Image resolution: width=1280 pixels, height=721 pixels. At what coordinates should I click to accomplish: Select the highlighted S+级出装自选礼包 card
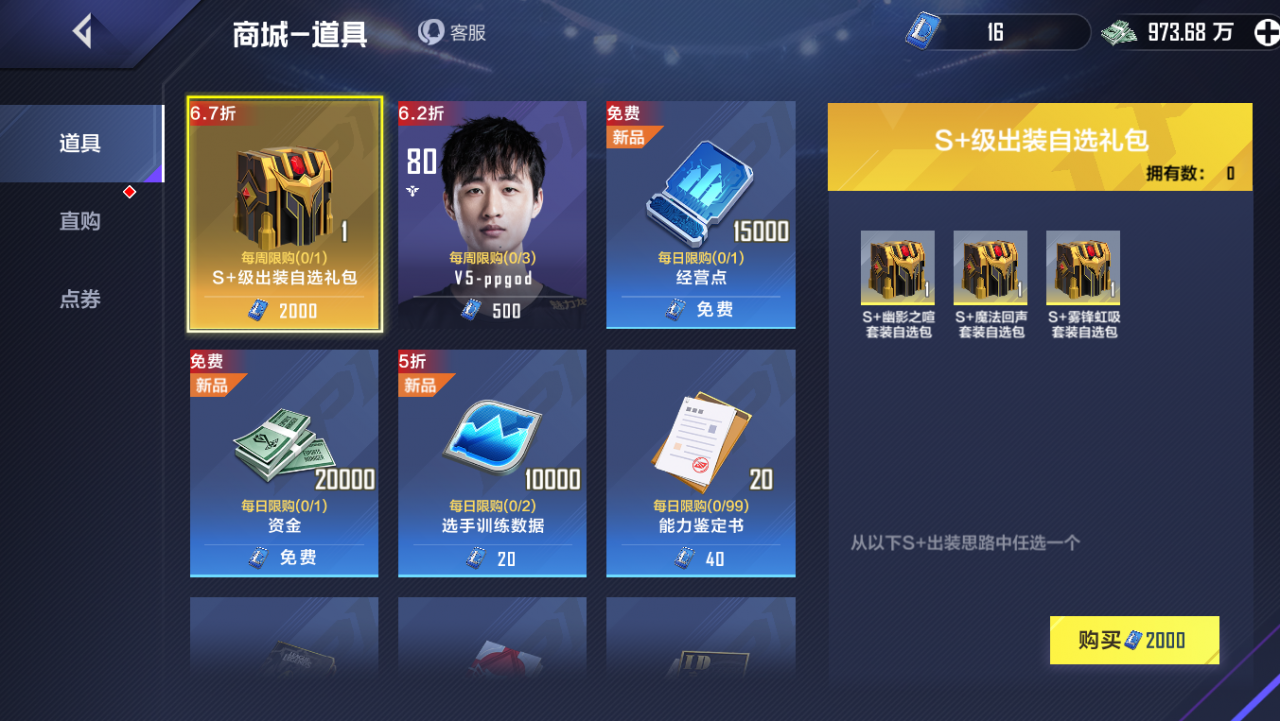pyautogui.click(x=284, y=214)
